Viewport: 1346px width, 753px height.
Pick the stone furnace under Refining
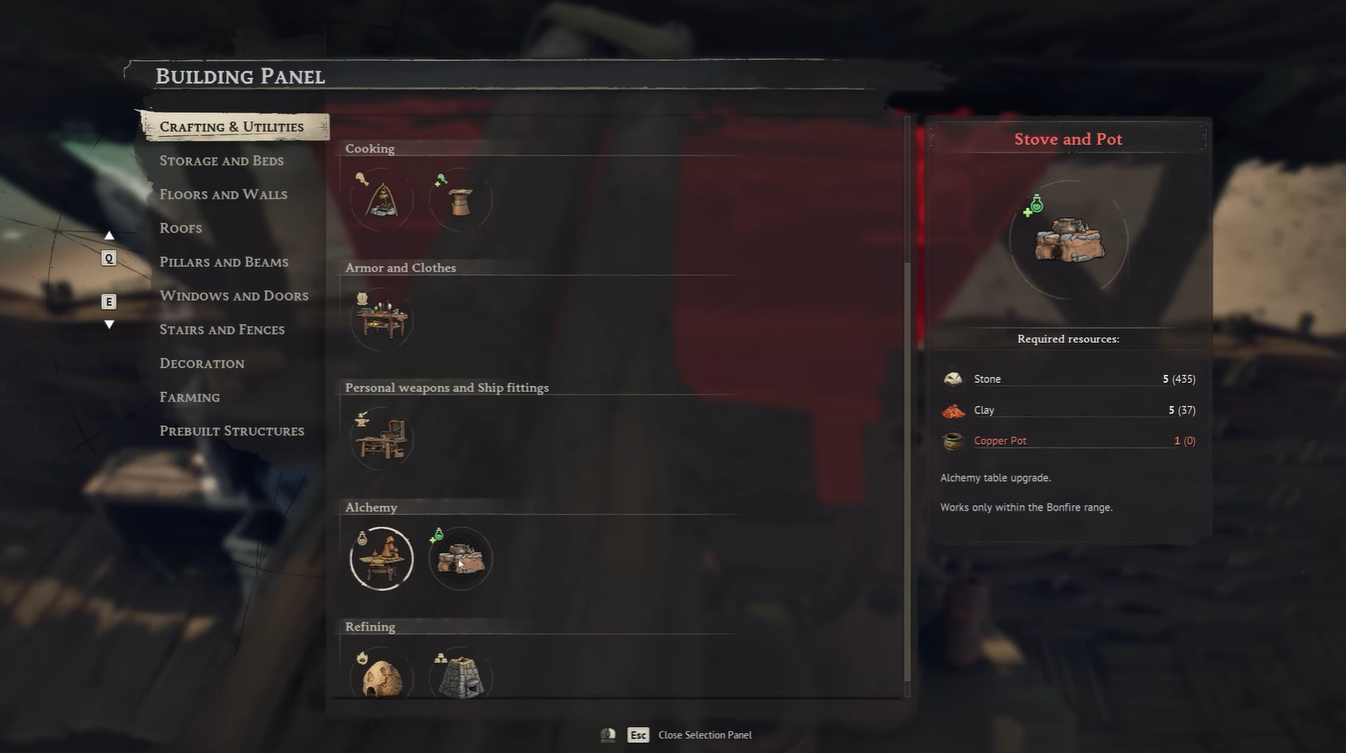click(x=460, y=676)
